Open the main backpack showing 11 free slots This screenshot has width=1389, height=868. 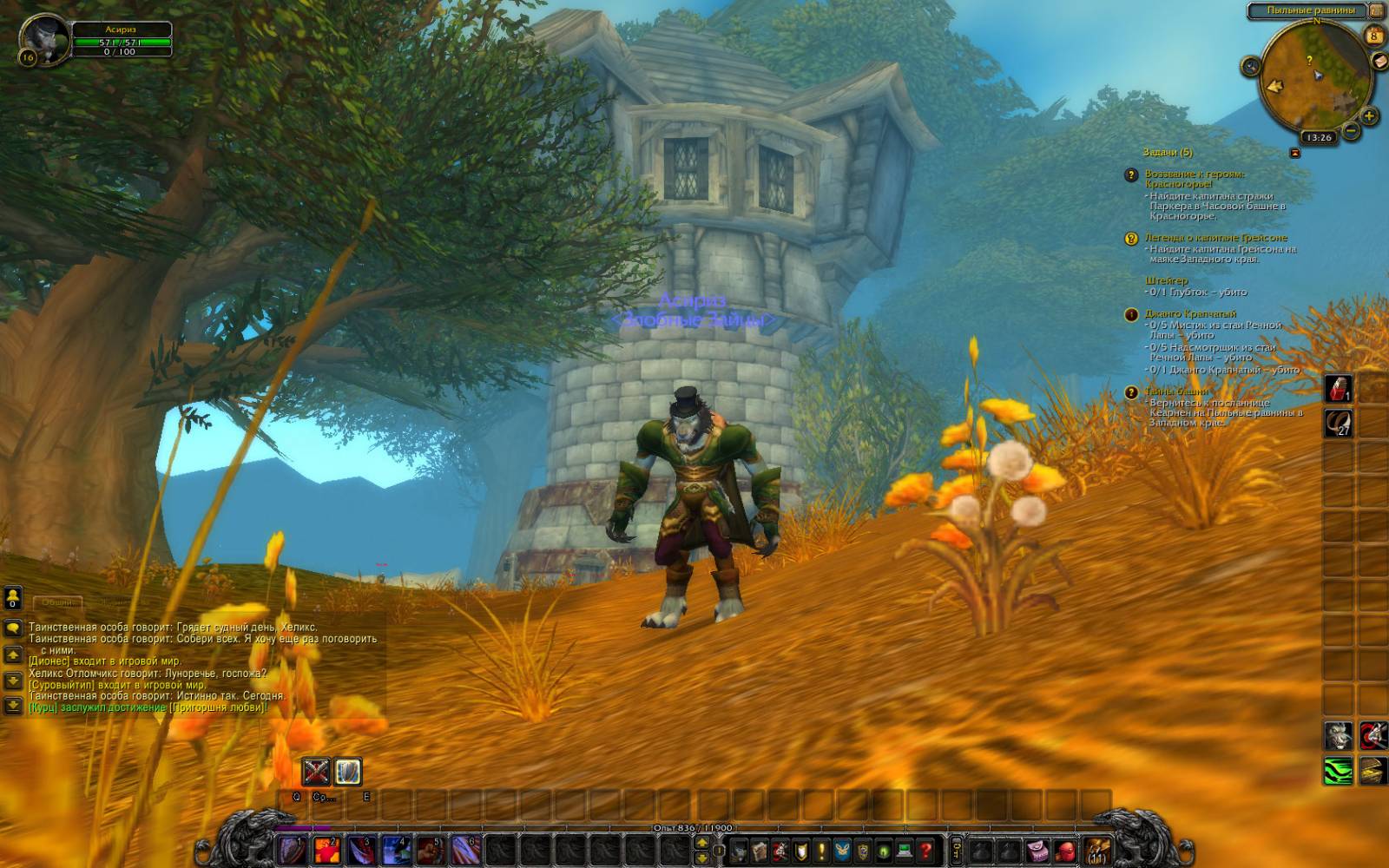[x=1097, y=851]
